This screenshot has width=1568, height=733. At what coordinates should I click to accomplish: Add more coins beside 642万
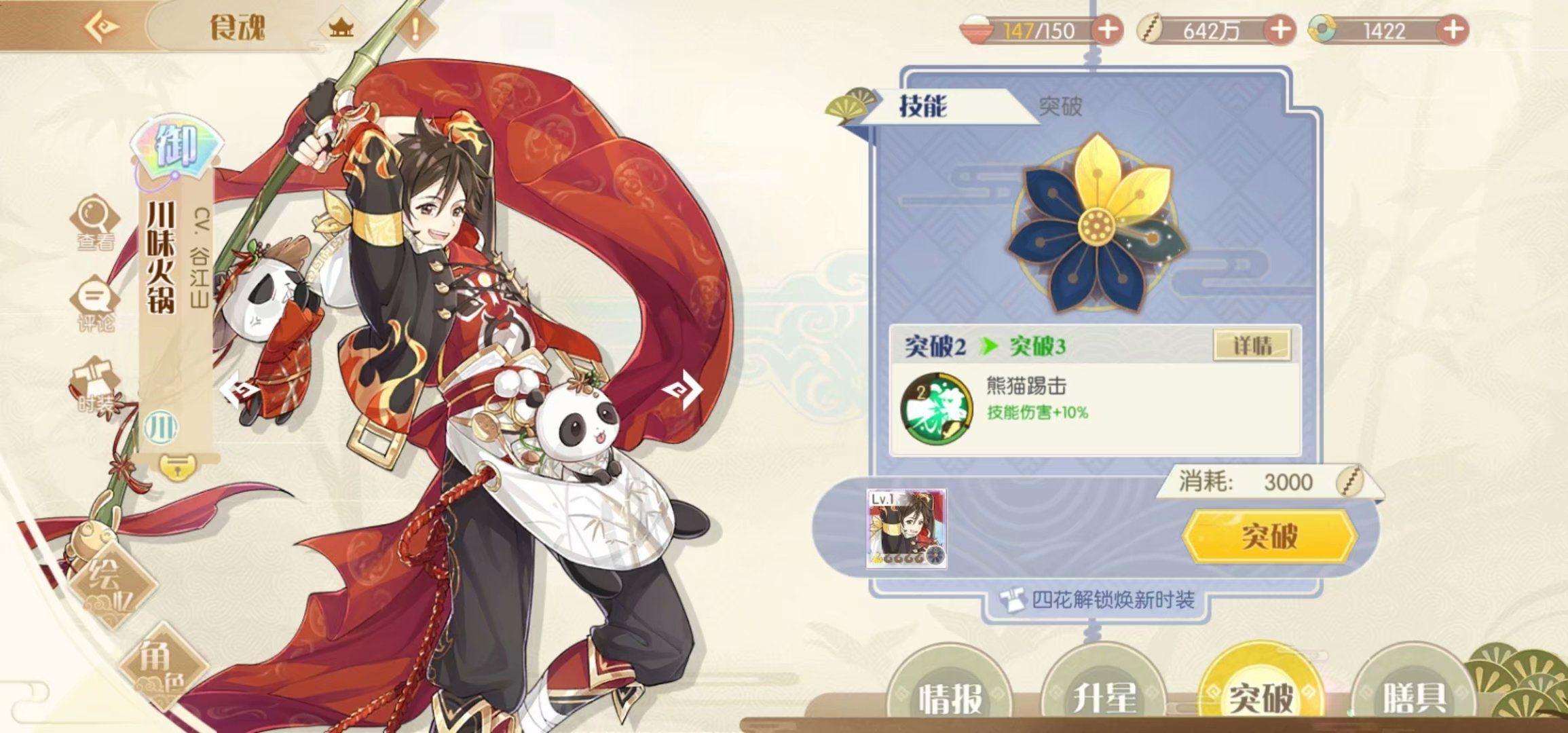(x=1280, y=31)
